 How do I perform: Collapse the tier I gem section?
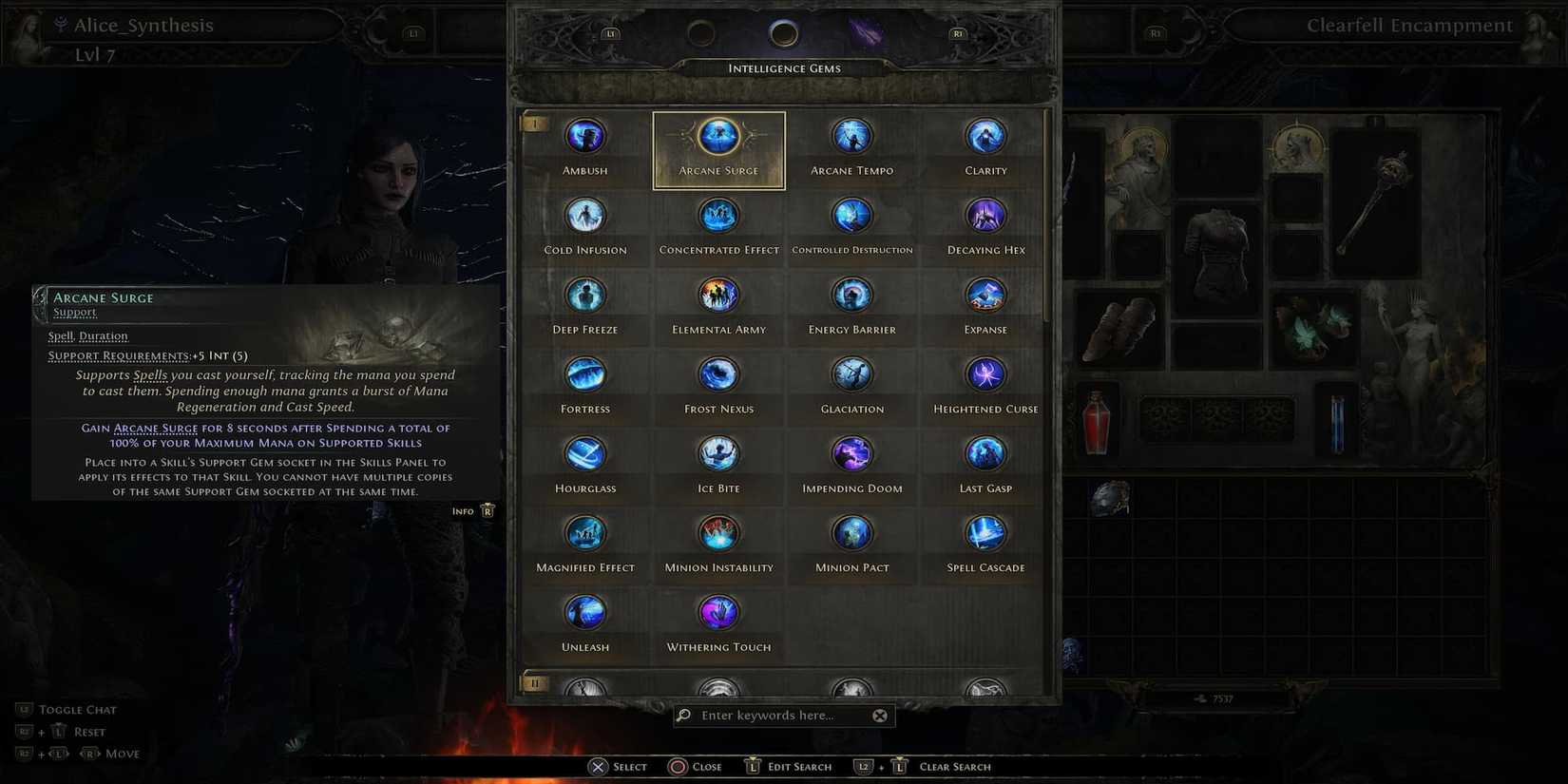point(535,122)
